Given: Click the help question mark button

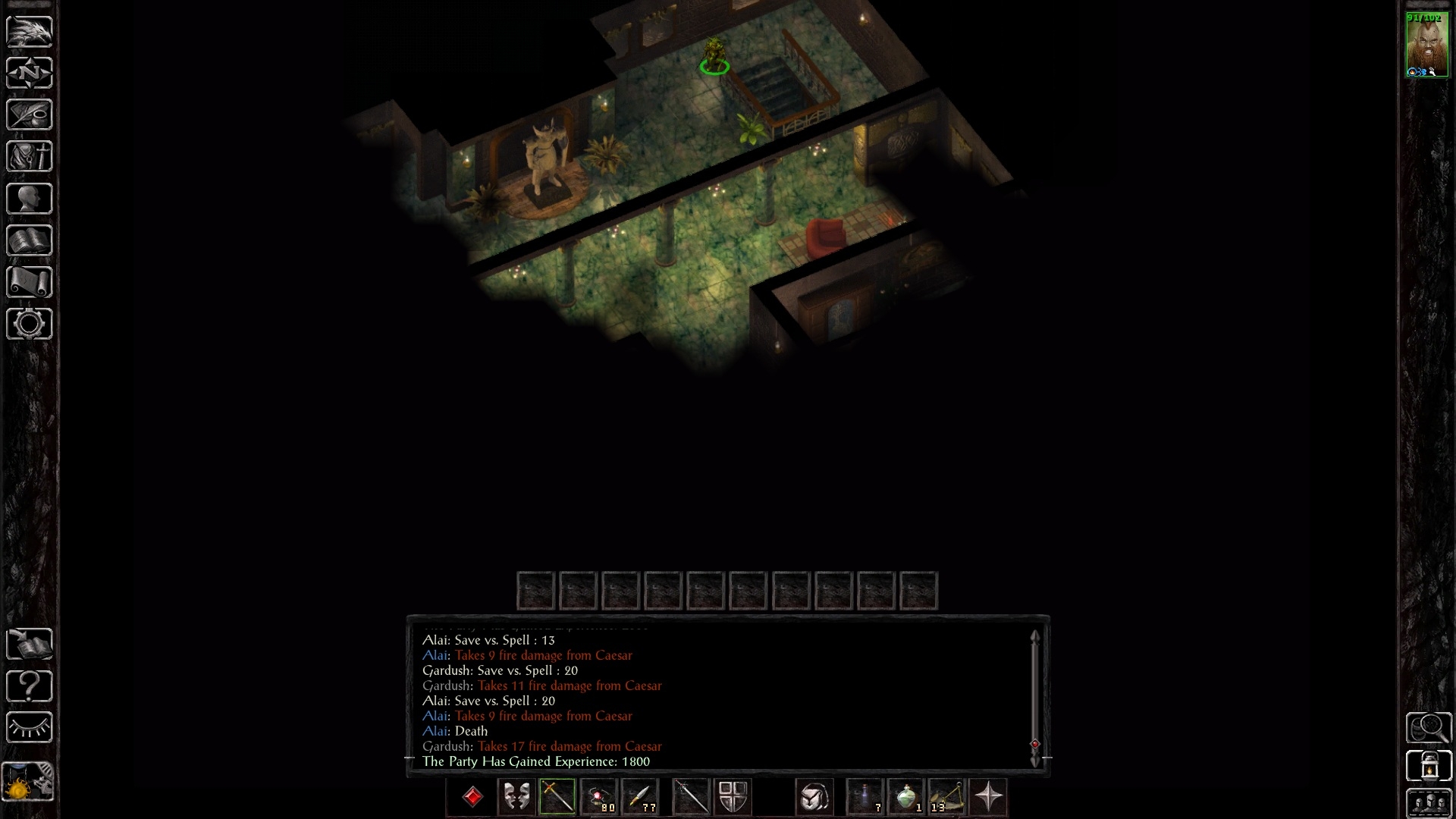Looking at the screenshot, I should pyautogui.click(x=29, y=686).
